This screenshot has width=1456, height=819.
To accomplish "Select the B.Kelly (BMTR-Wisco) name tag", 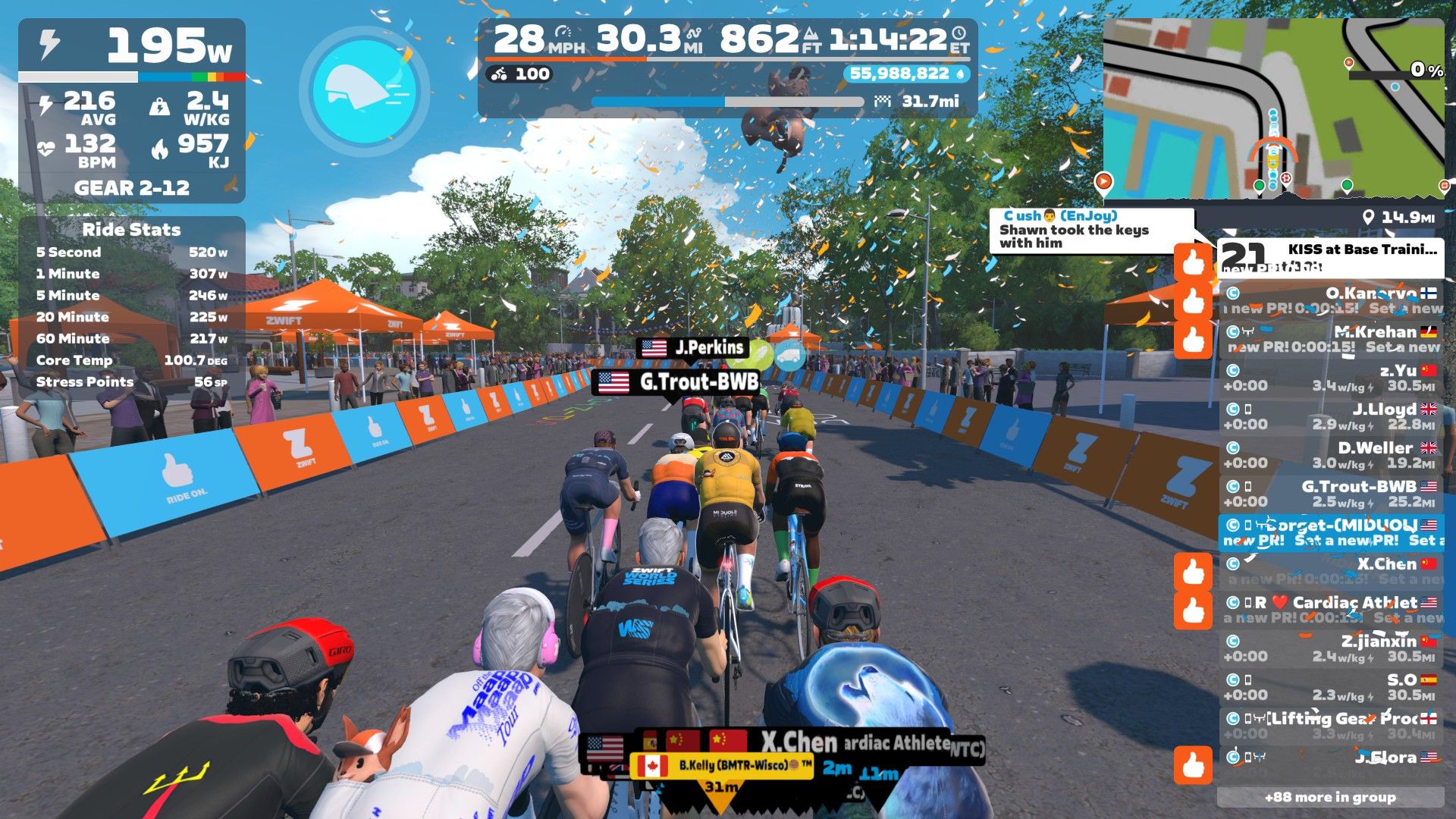I will coord(722,766).
